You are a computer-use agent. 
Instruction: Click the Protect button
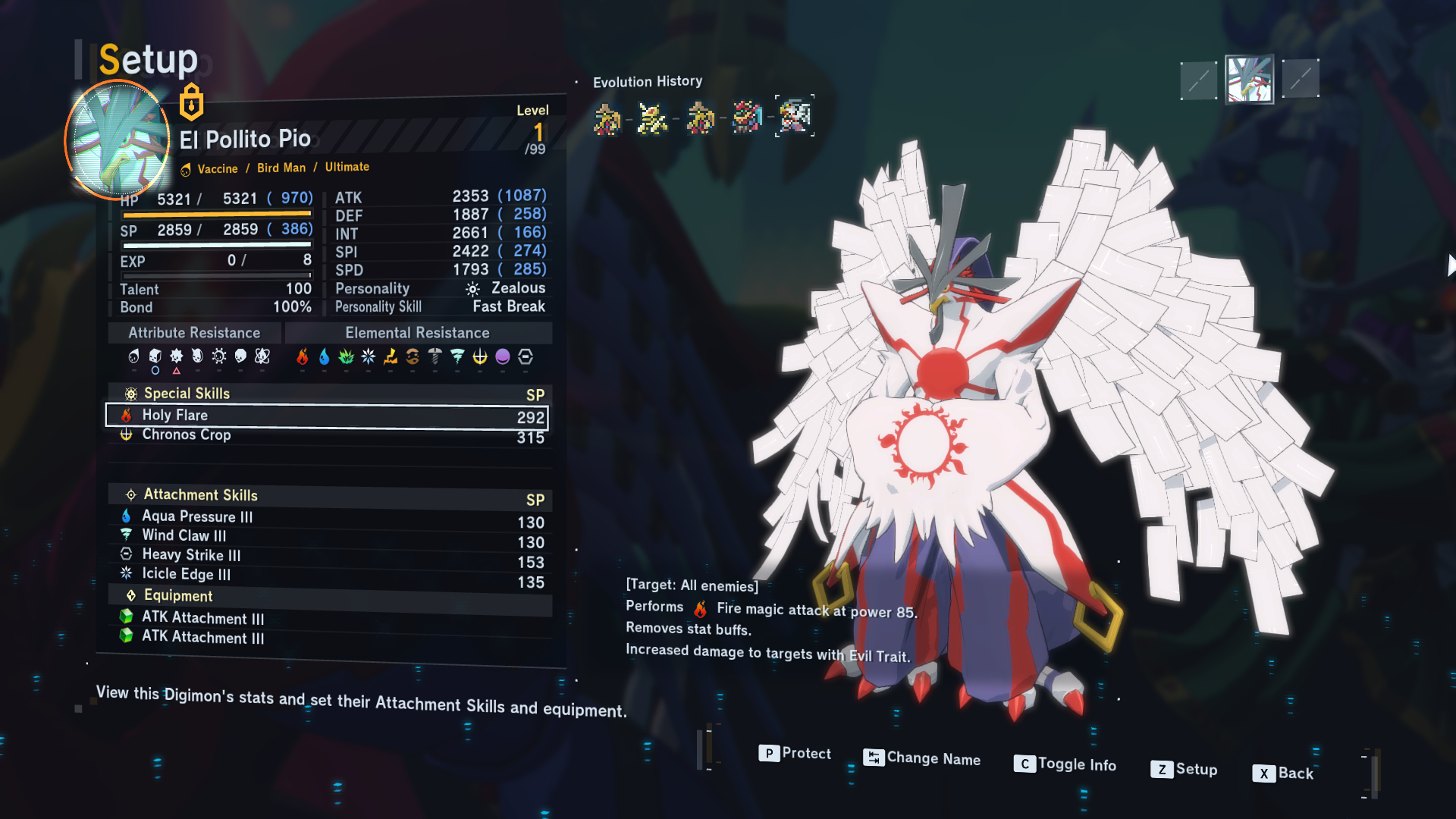[795, 753]
